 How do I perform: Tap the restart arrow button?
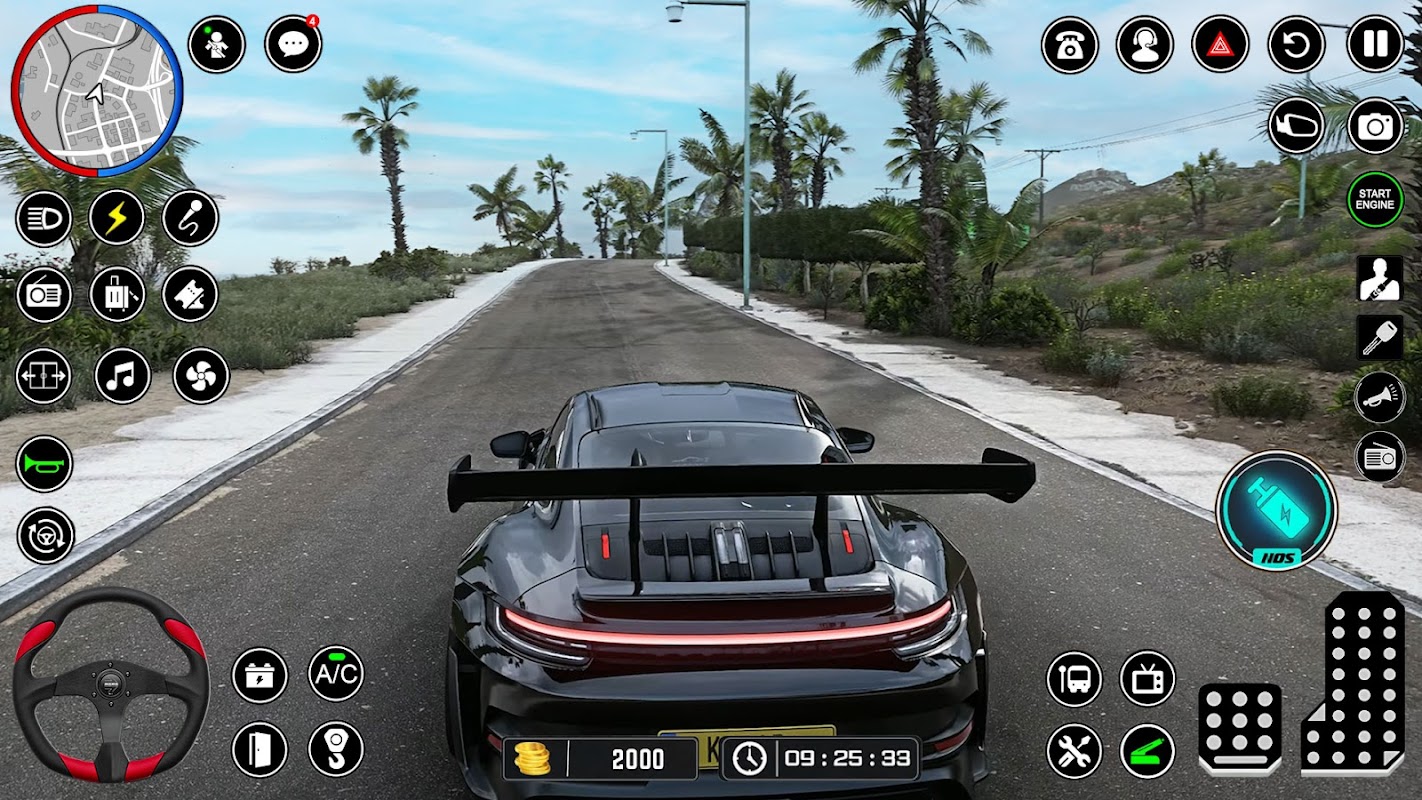pos(1296,44)
